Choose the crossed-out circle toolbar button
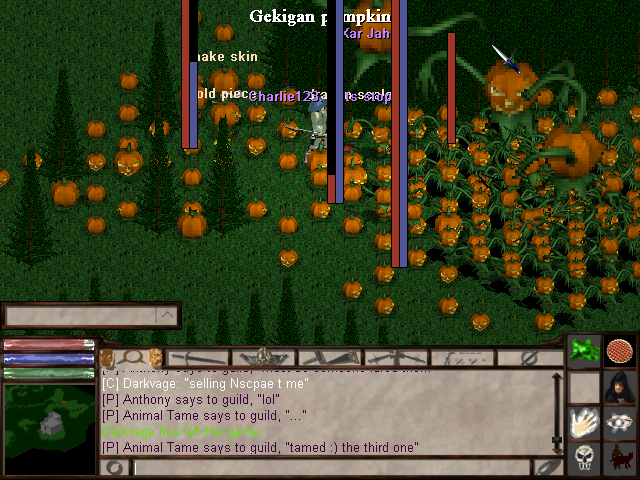The height and width of the screenshot is (480, 640). click(530, 357)
